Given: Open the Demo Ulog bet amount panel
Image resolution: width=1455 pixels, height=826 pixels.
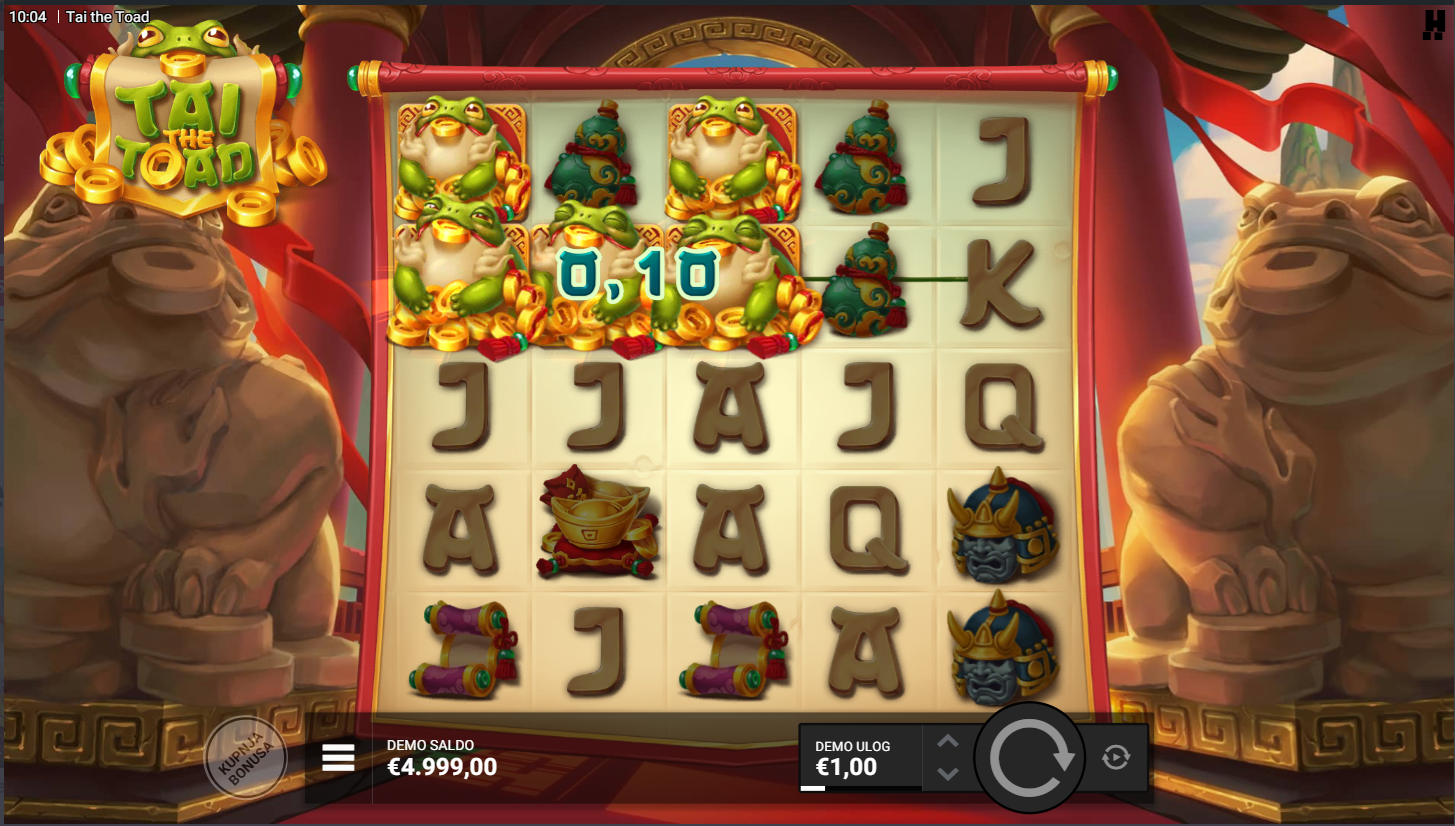Looking at the screenshot, I should 859,758.
